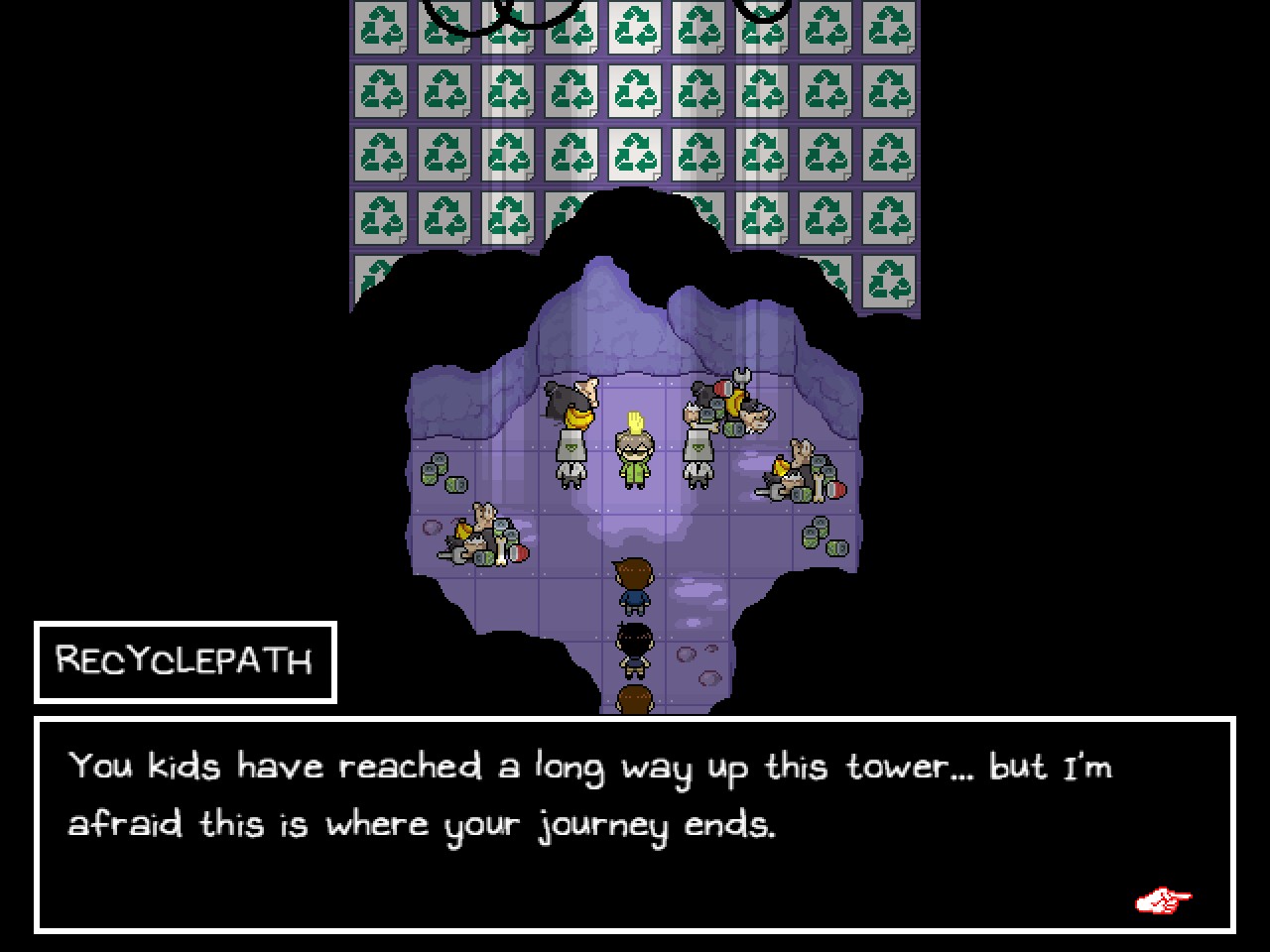Click the red hand cursor to advance dialogue

point(1164,898)
